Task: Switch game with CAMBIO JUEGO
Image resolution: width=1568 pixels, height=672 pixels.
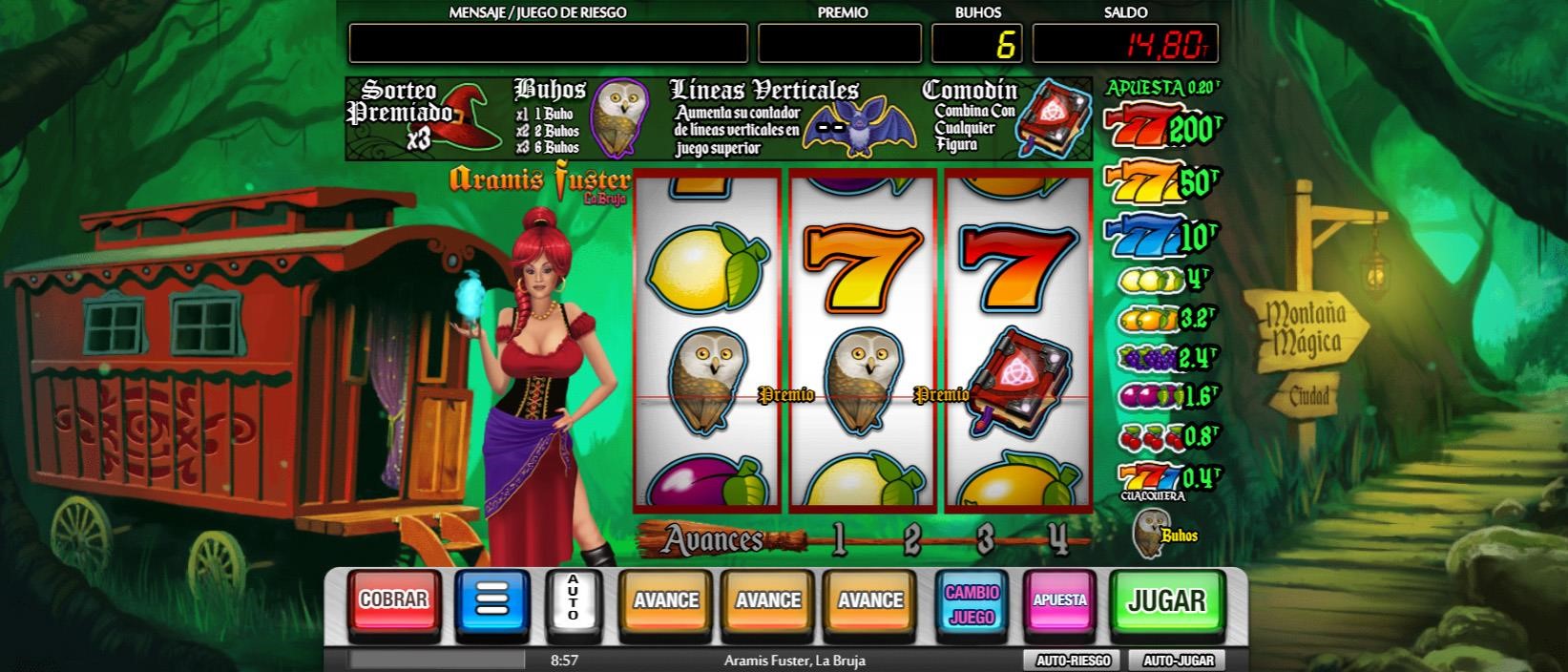Action: 972,602
